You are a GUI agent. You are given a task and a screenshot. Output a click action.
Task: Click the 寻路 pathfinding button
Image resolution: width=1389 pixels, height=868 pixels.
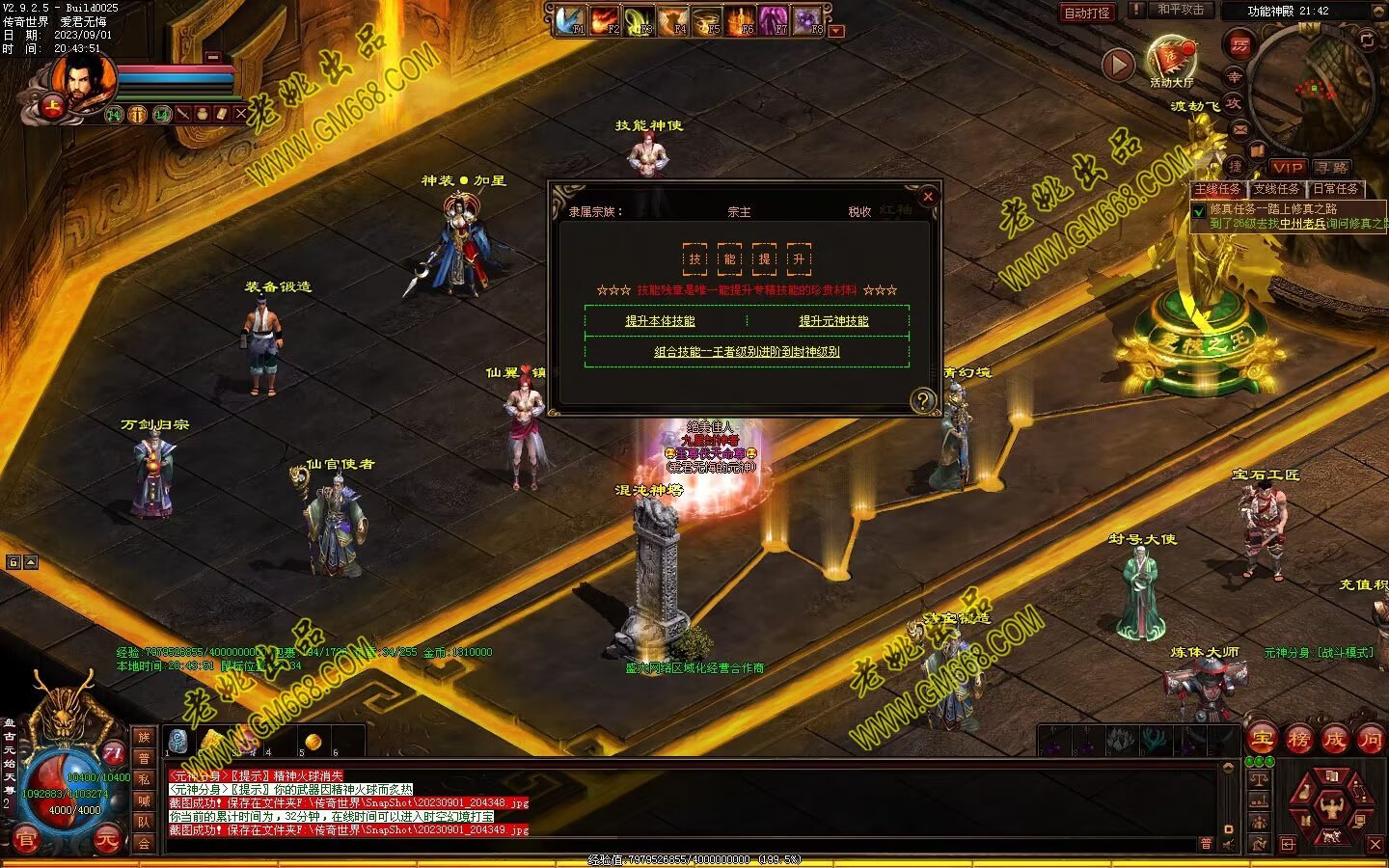(x=1332, y=168)
